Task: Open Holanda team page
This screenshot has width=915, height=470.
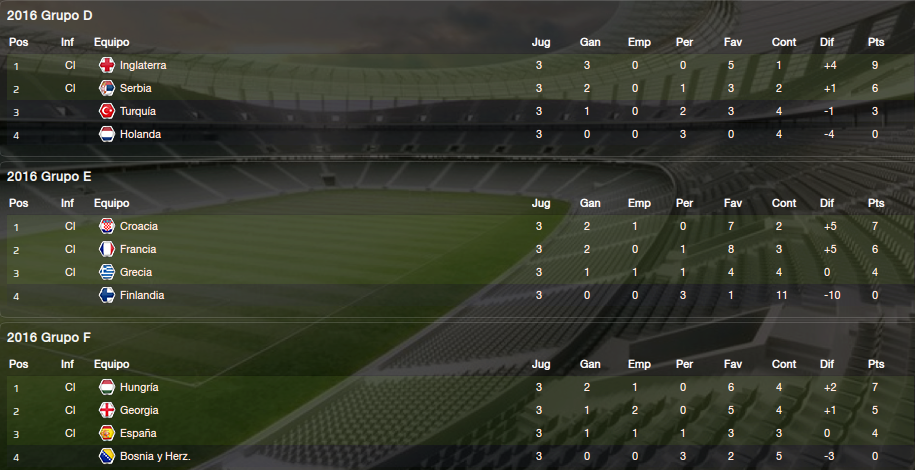Action: [x=140, y=134]
